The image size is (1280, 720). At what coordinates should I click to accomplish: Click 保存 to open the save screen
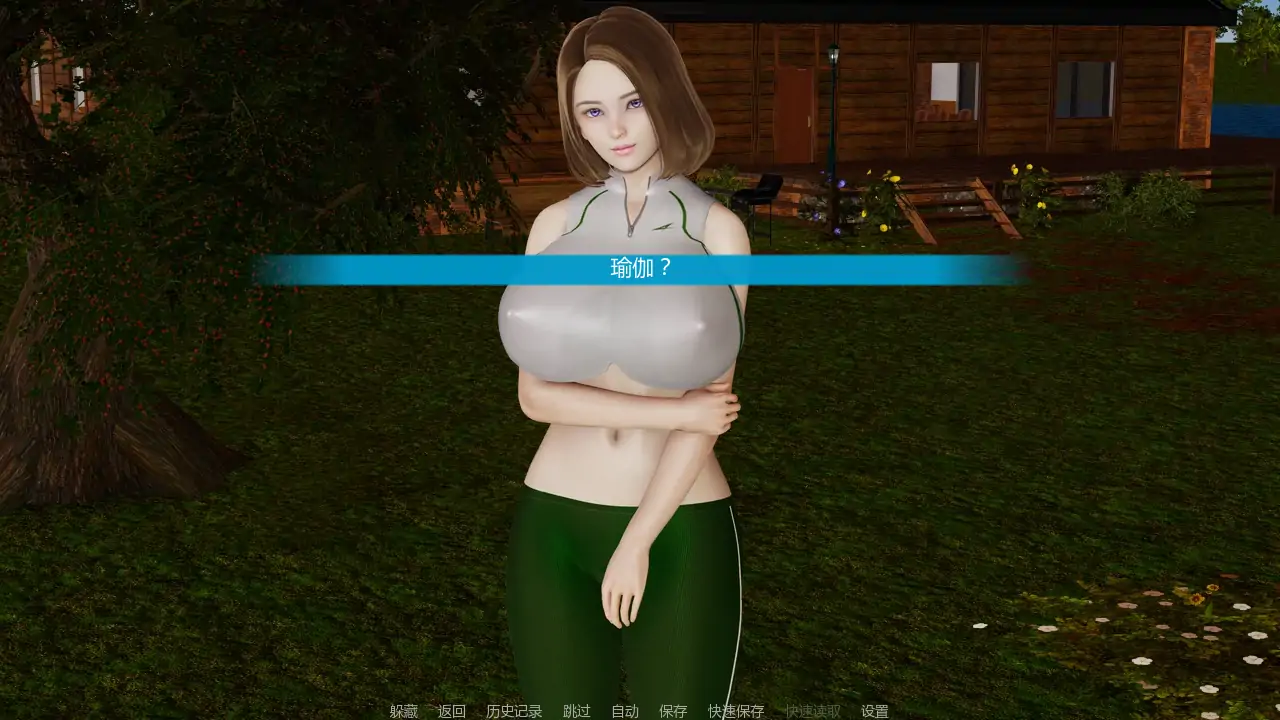[672, 711]
